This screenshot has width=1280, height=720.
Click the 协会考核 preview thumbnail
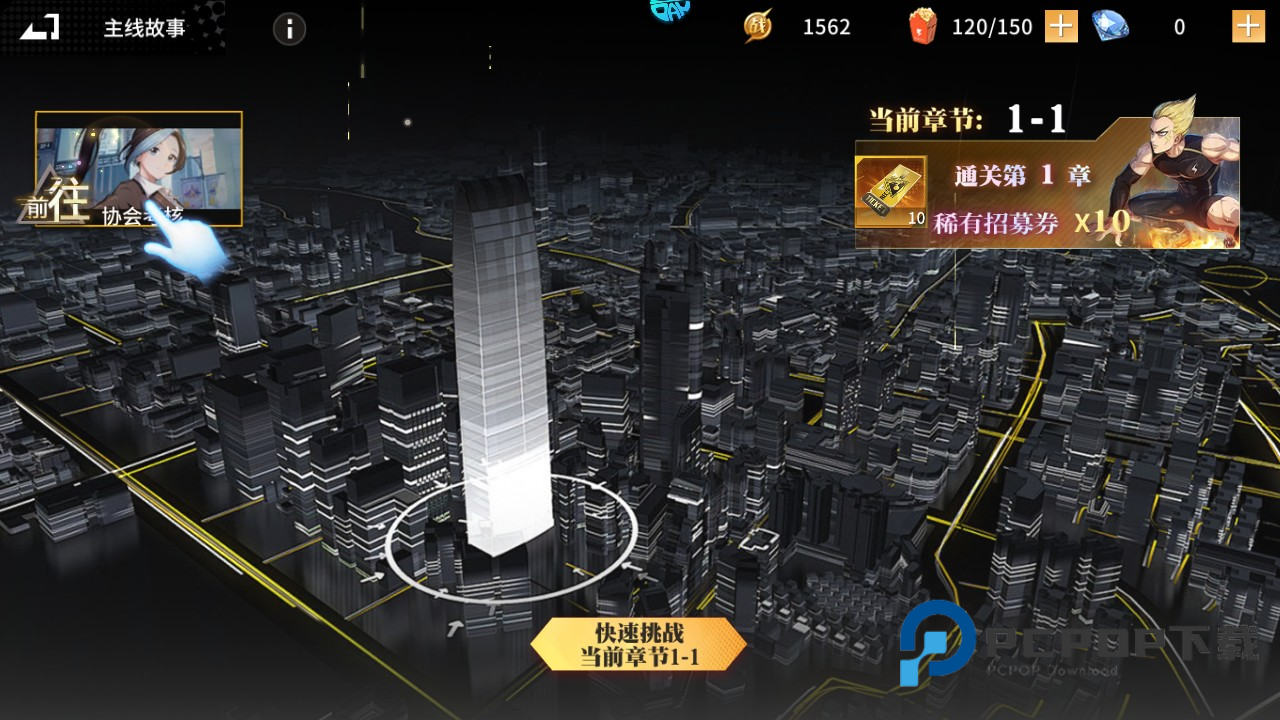tap(140, 165)
